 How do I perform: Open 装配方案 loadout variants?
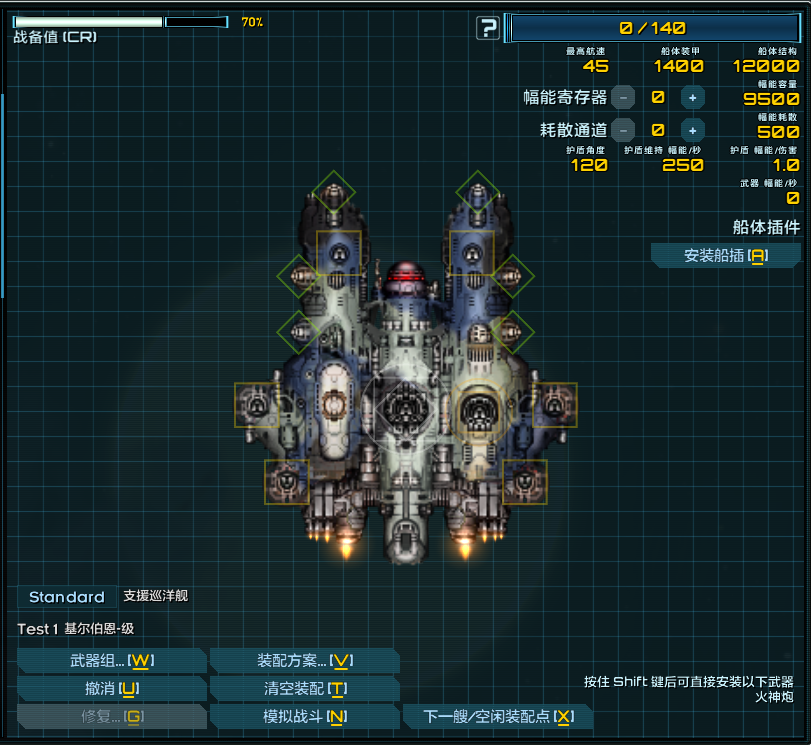click(x=304, y=661)
